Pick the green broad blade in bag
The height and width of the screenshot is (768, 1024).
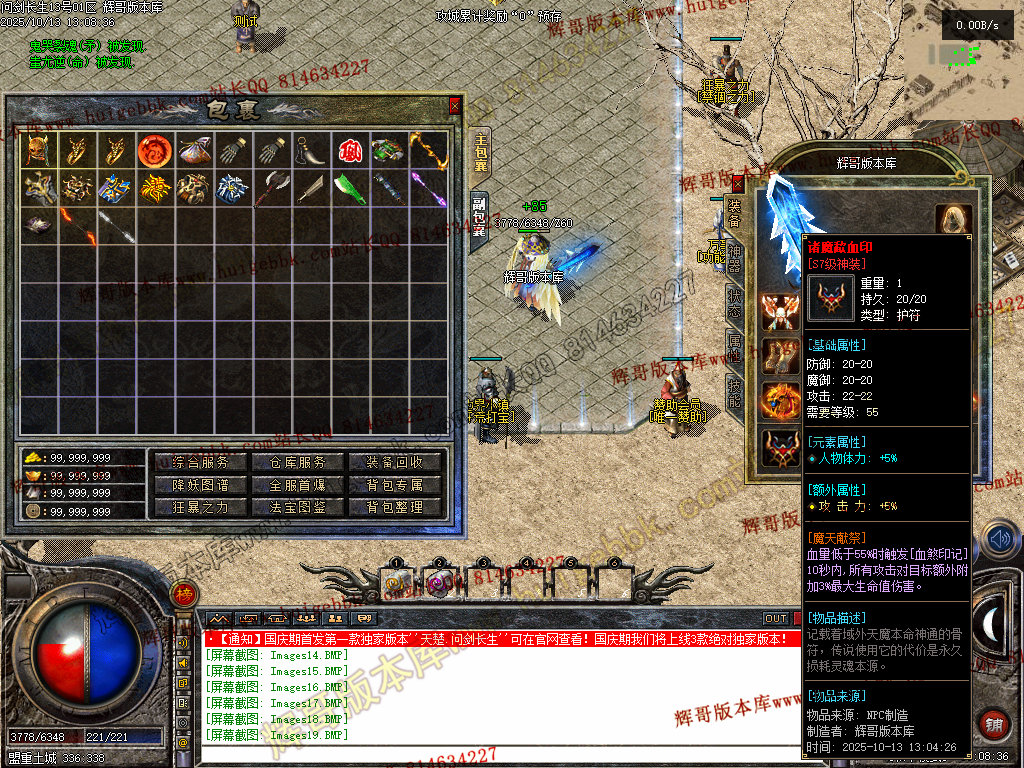[349, 188]
